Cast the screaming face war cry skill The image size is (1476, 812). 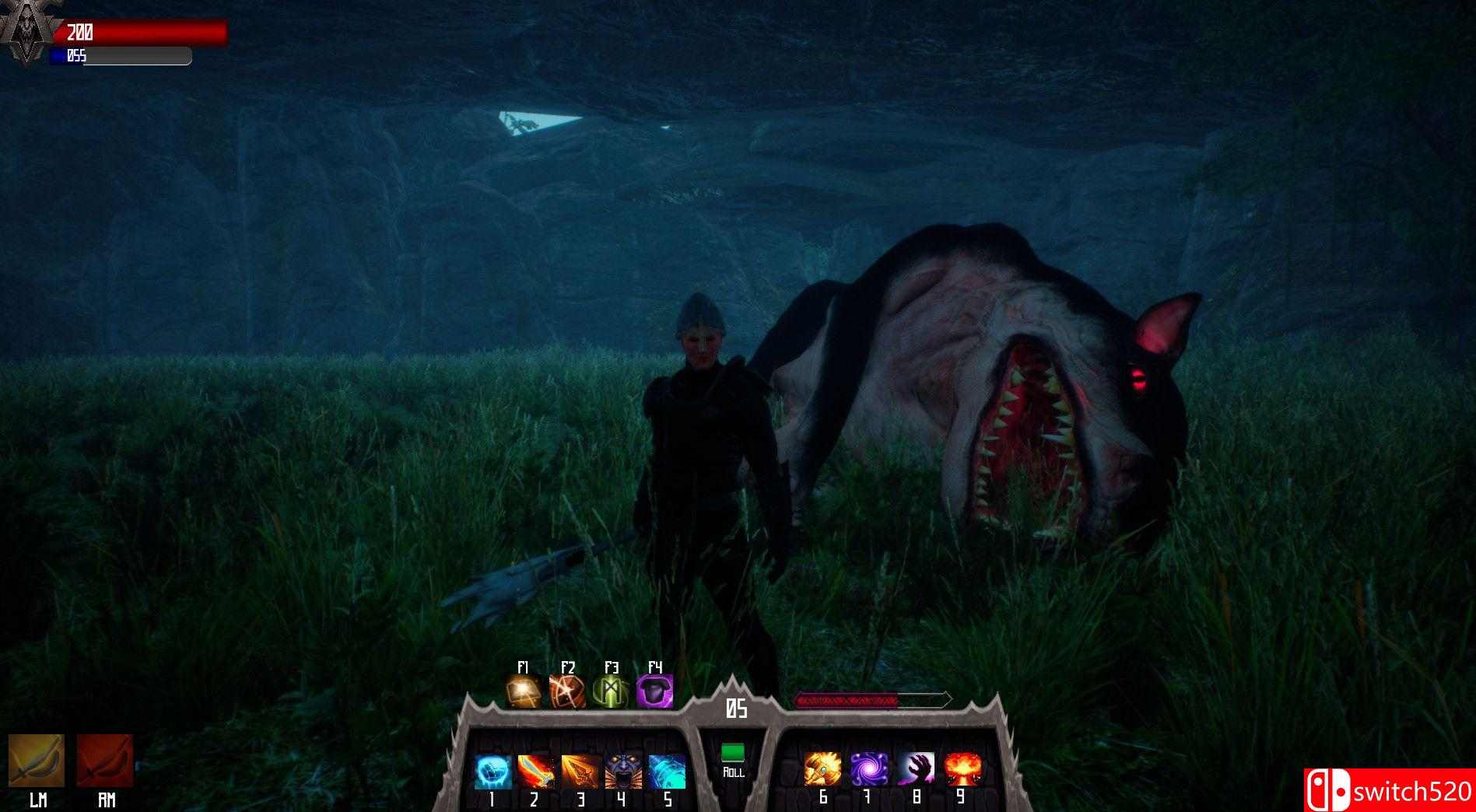click(x=624, y=772)
